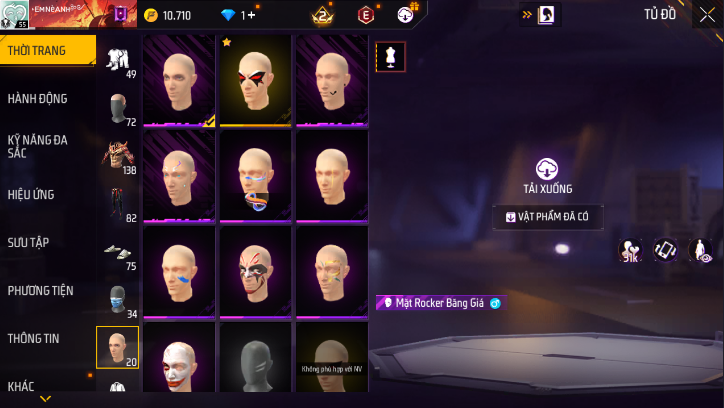This screenshot has width=724, height=408.
Task: Select the blue face mask subcategory with count 34
Action: (118, 301)
